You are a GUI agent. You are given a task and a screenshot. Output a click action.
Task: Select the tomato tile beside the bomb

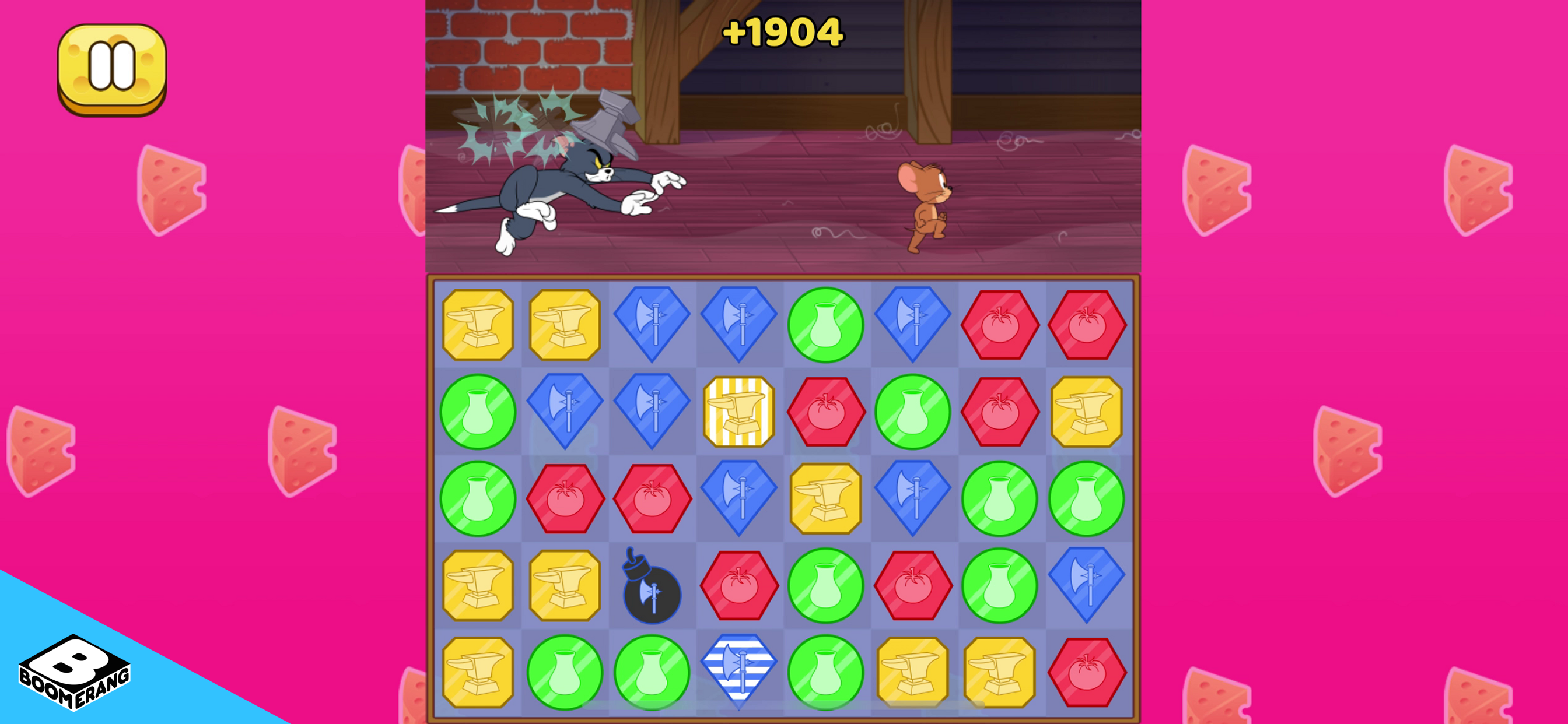click(x=740, y=585)
